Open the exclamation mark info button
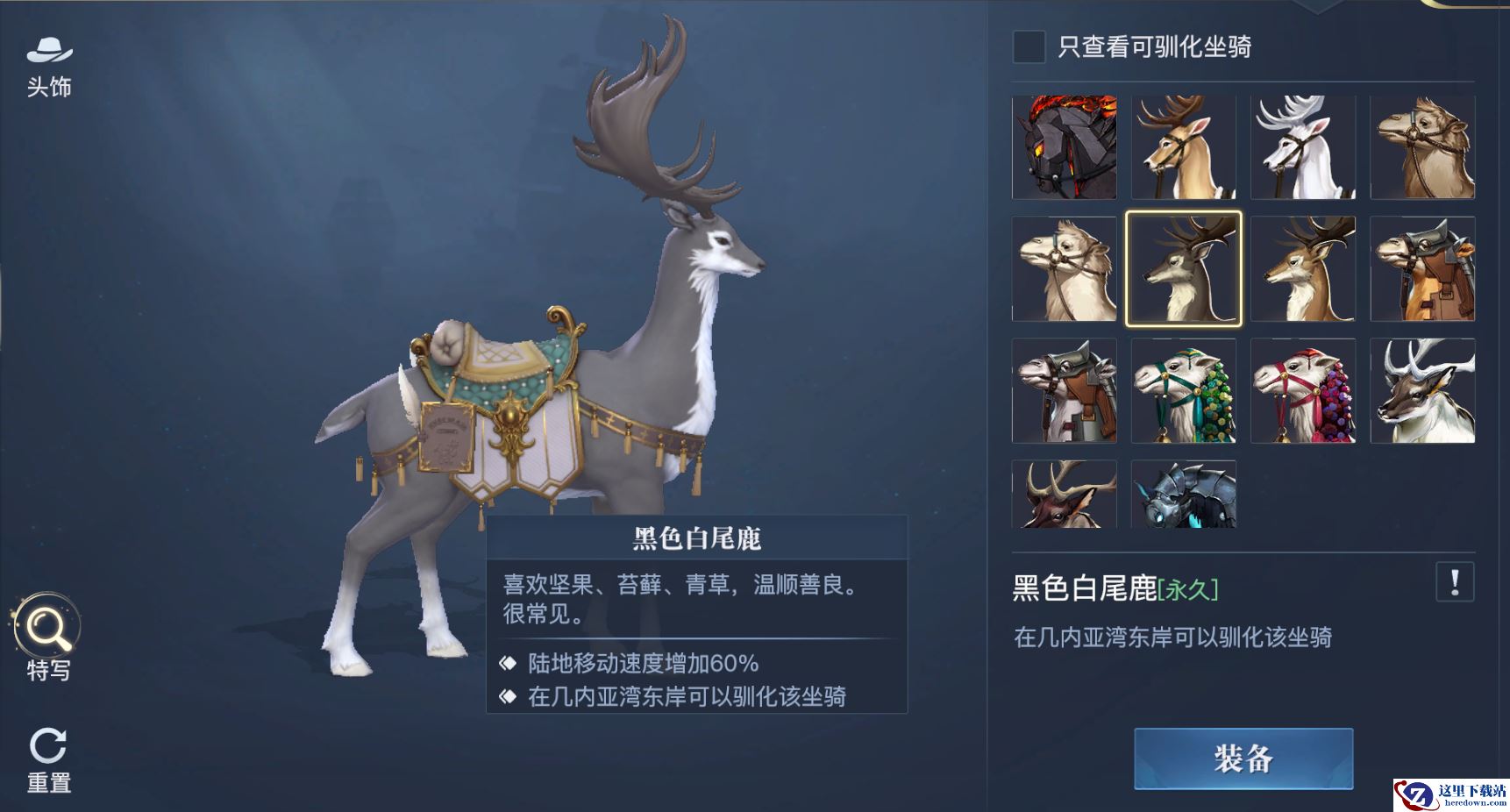The height and width of the screenshot is (812, 1510). coord(1455,582)
